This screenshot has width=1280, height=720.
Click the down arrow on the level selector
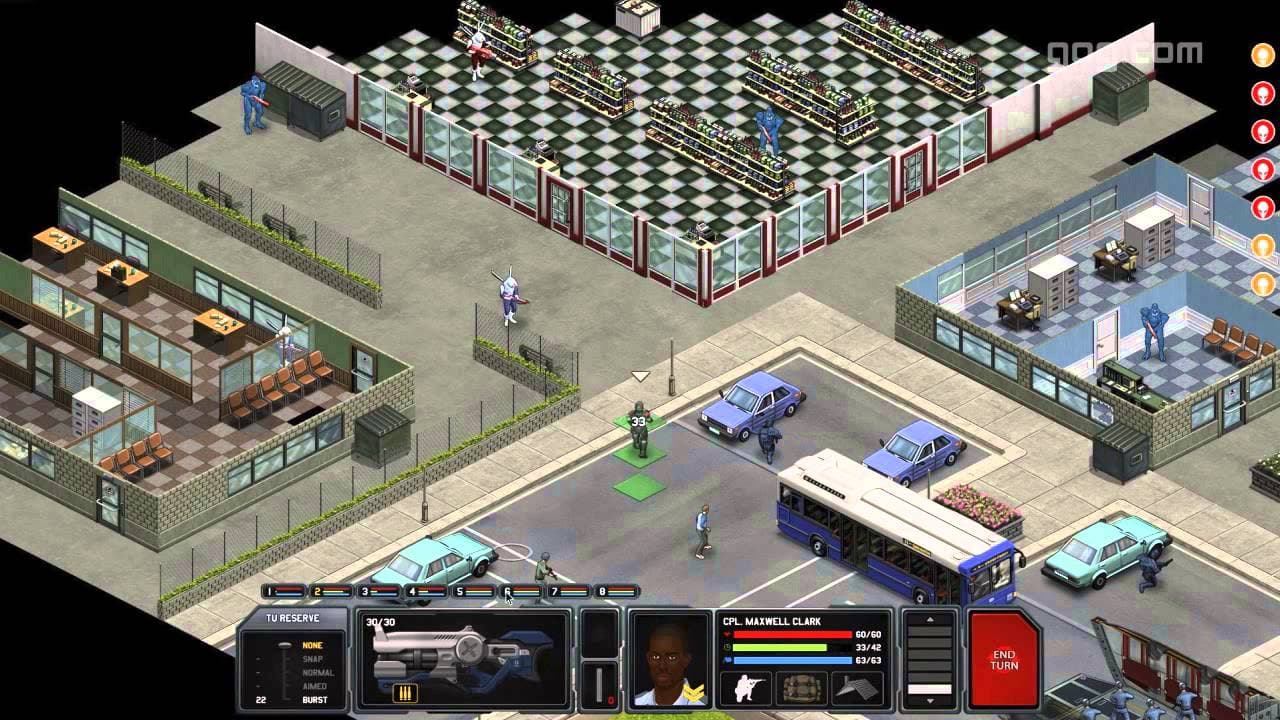[x=931, y=701]
